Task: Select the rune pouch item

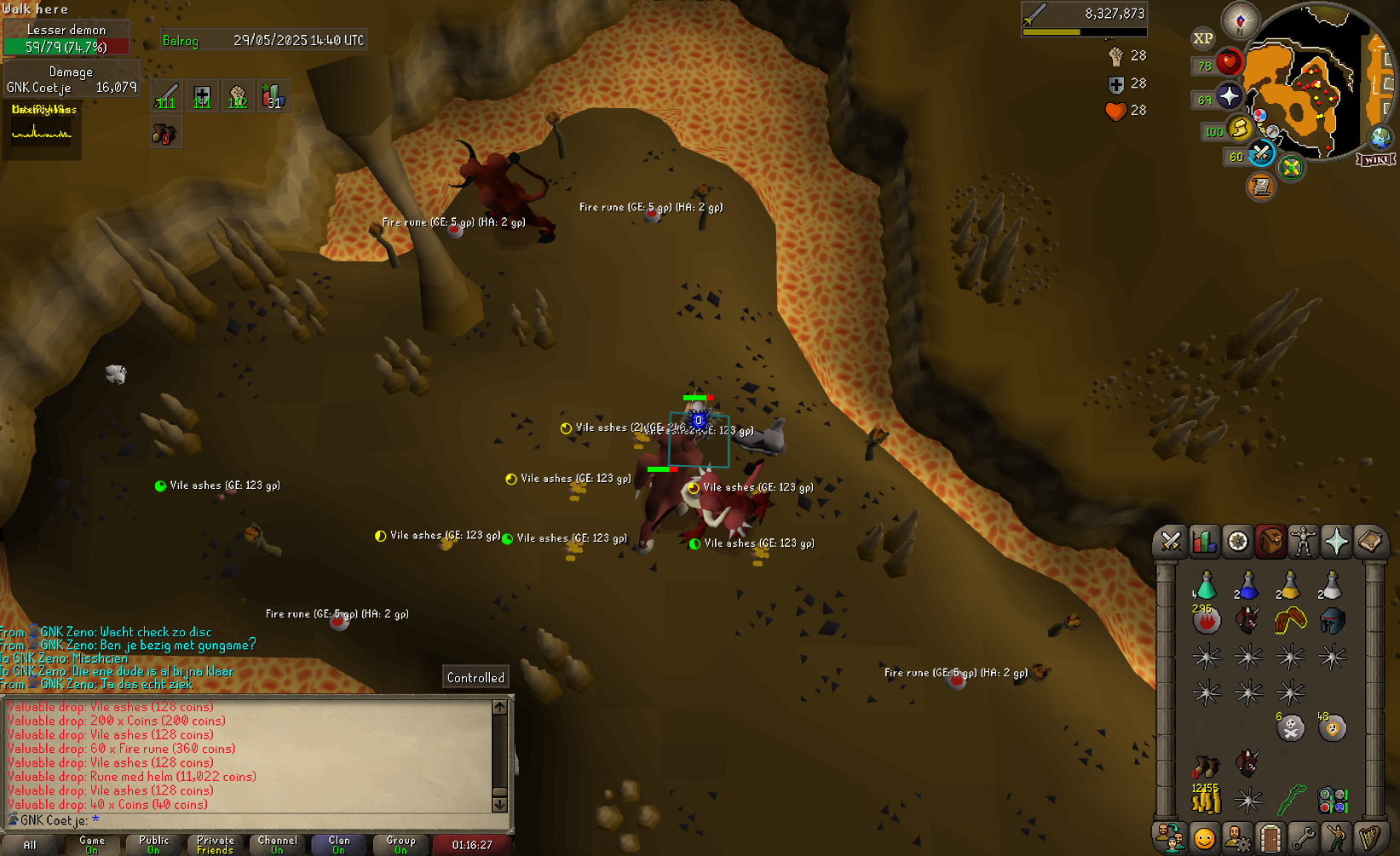Action: 1332,800
